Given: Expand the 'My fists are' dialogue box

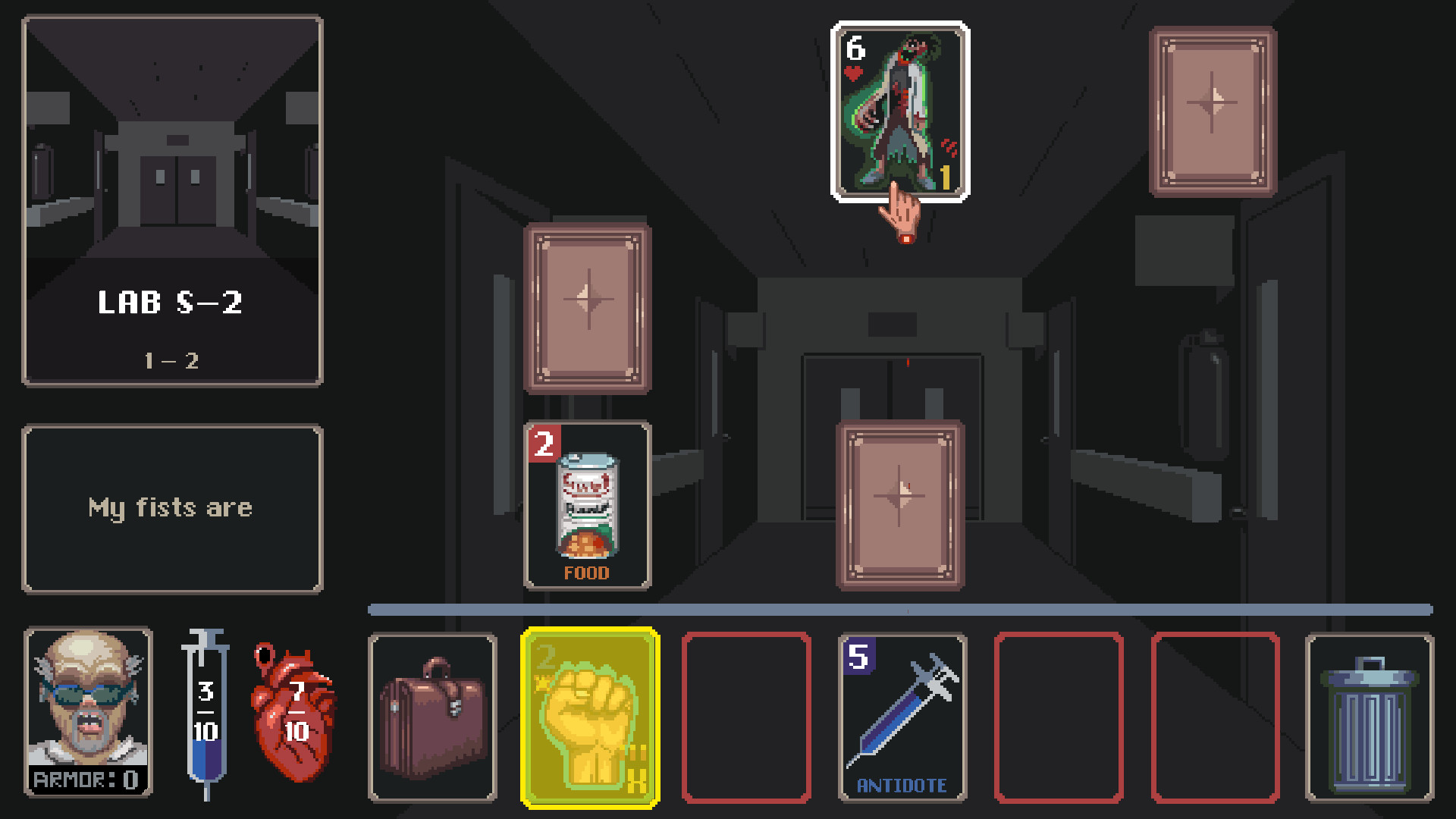Looking at the screenshot, I should coord(172,508).
